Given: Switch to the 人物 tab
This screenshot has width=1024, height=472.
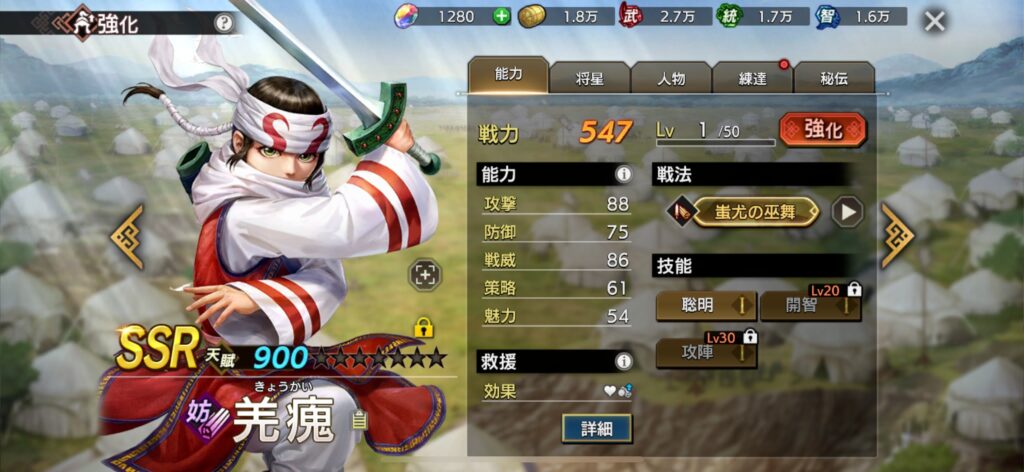Looking at the screenshot, I should point(671,78).
